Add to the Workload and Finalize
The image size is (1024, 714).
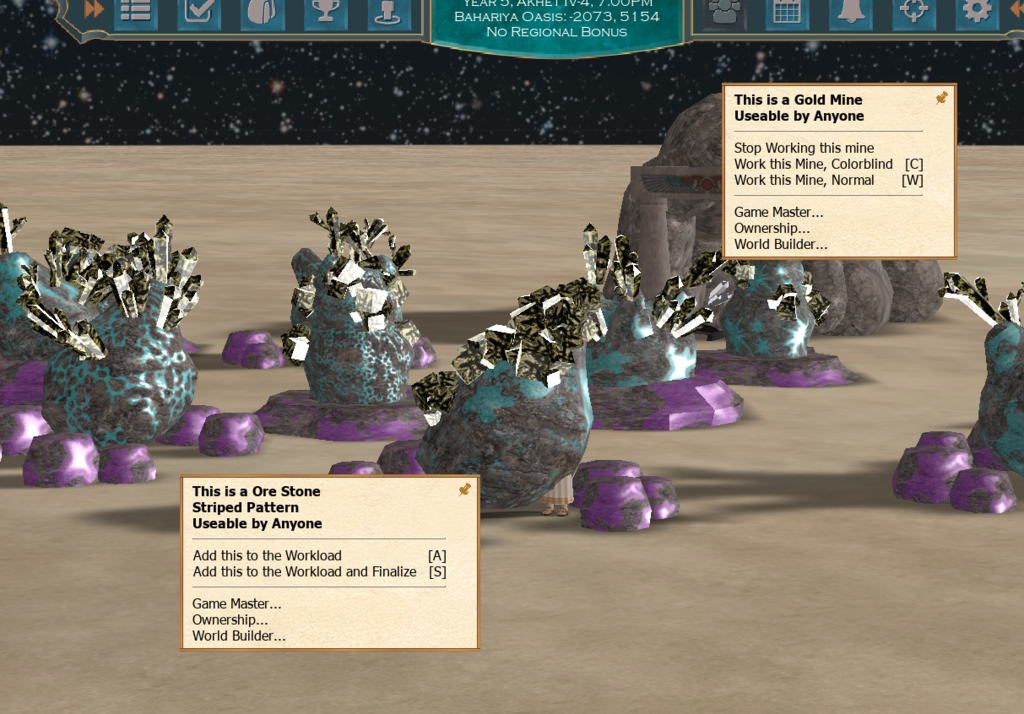304,572
